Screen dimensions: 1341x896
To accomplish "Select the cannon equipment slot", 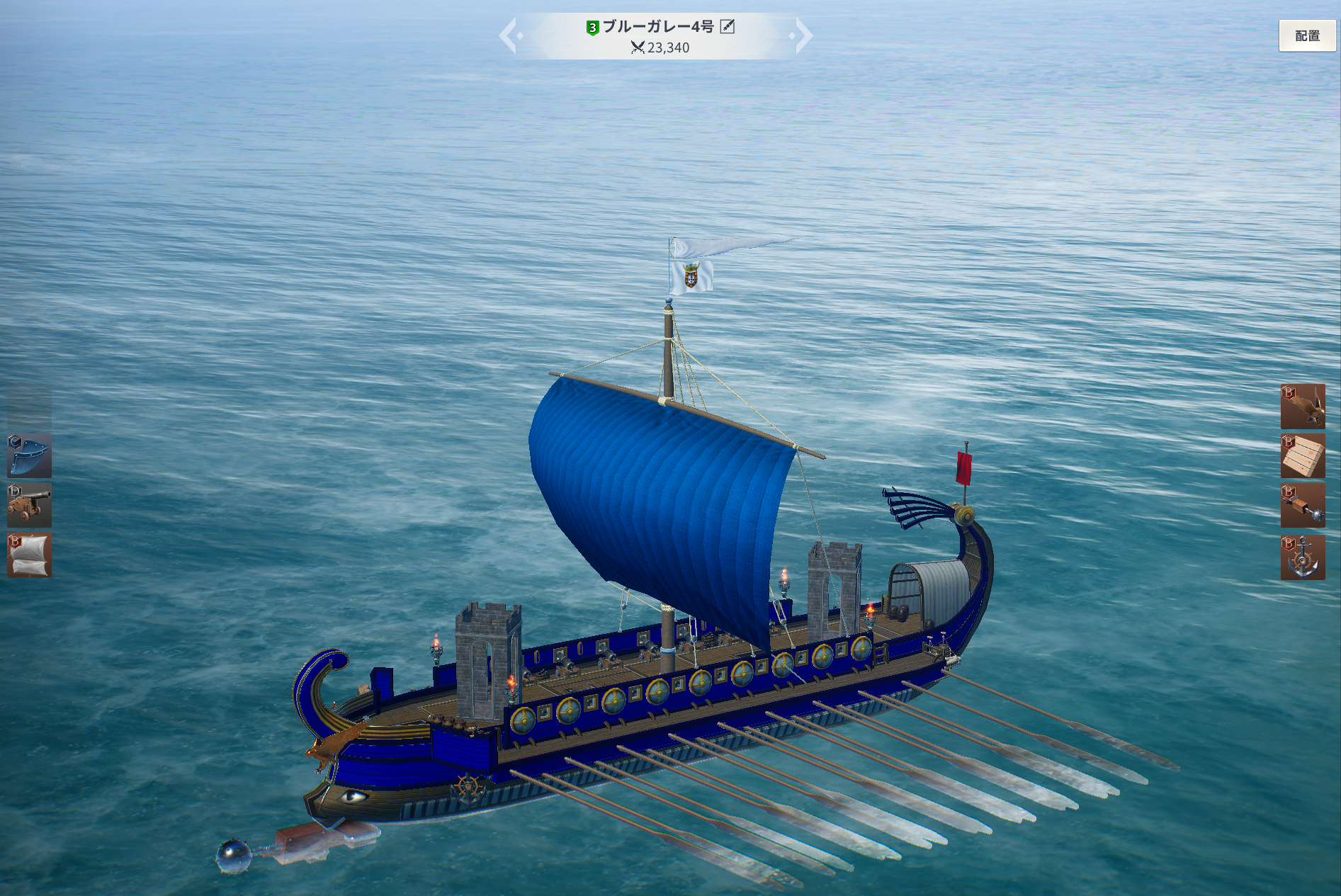I will click(x=29, y=505).
